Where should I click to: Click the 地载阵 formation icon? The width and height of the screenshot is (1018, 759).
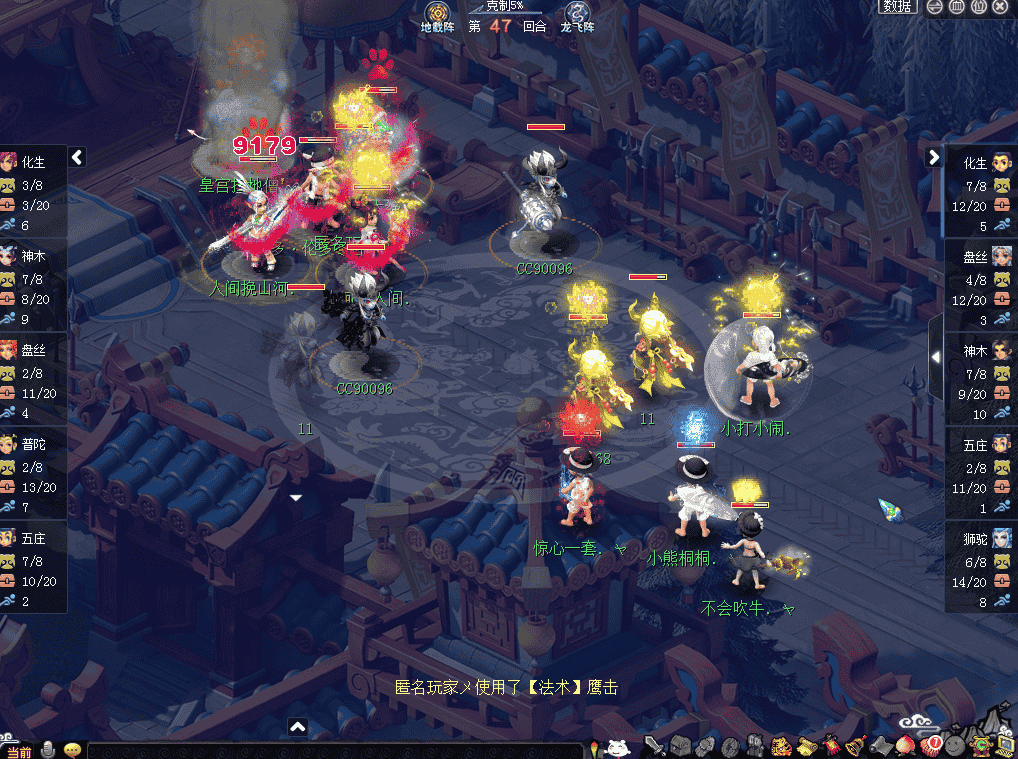(437, 14)
